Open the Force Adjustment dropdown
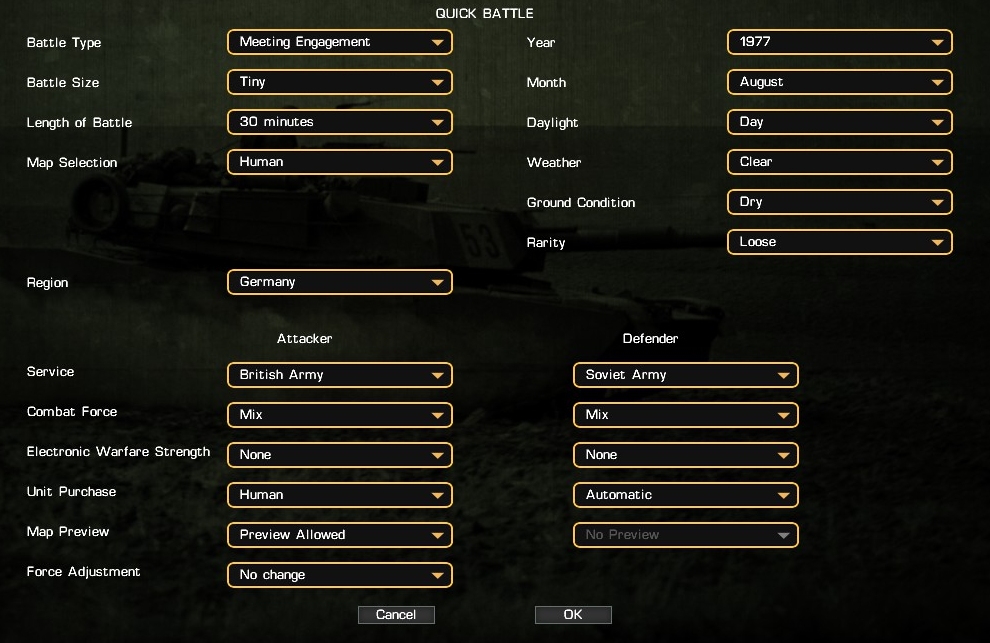 [x=340, y=575]
